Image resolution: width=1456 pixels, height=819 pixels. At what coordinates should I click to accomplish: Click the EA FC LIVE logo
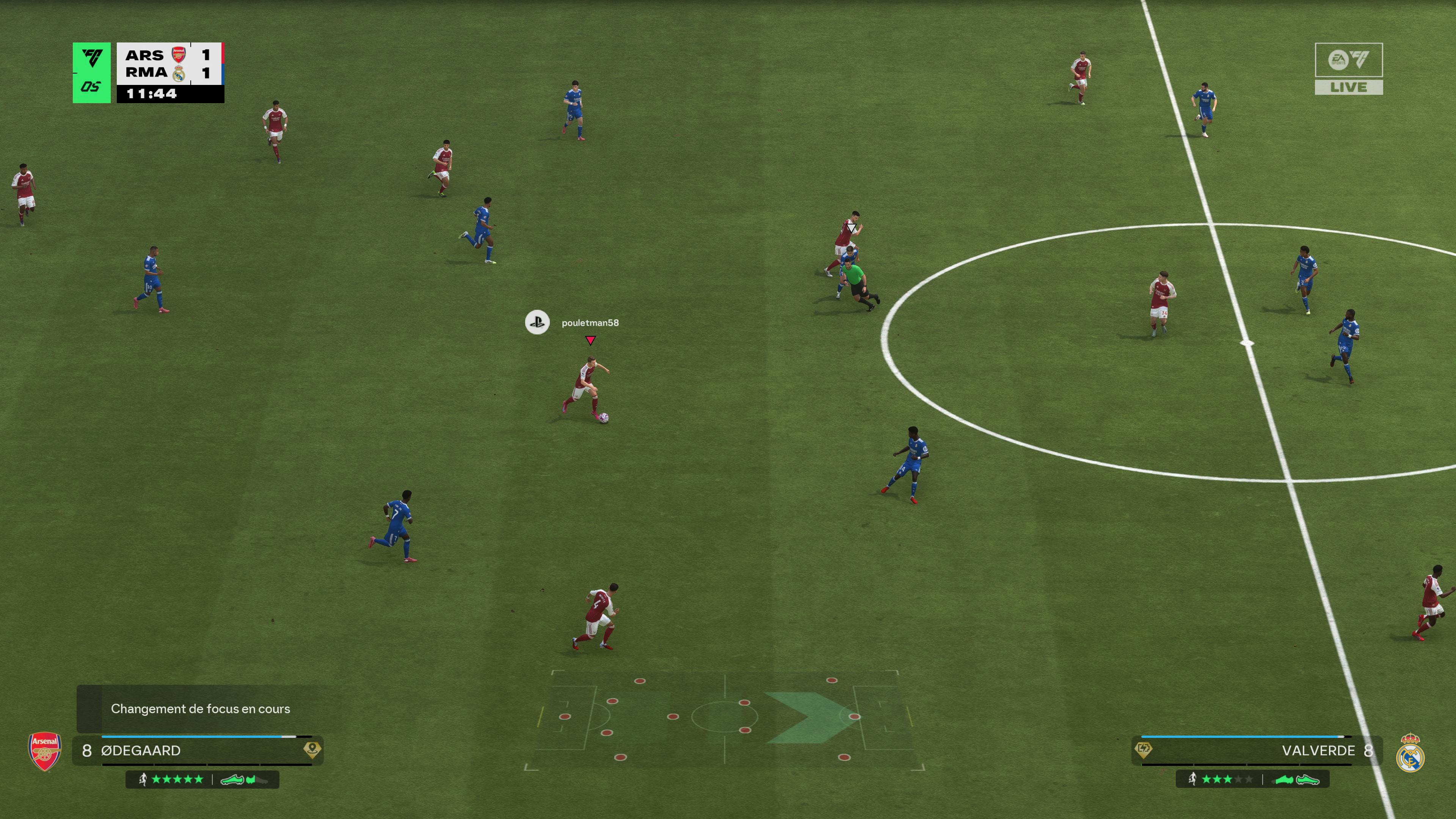click(x=1349, y=68)
